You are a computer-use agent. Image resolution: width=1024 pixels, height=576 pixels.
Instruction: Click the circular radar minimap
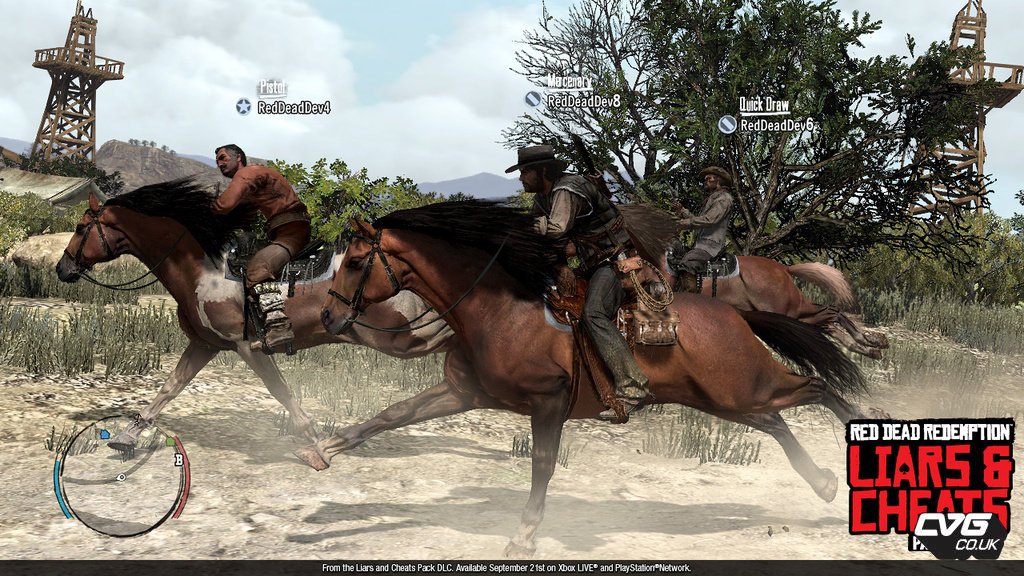pos(121,477)
